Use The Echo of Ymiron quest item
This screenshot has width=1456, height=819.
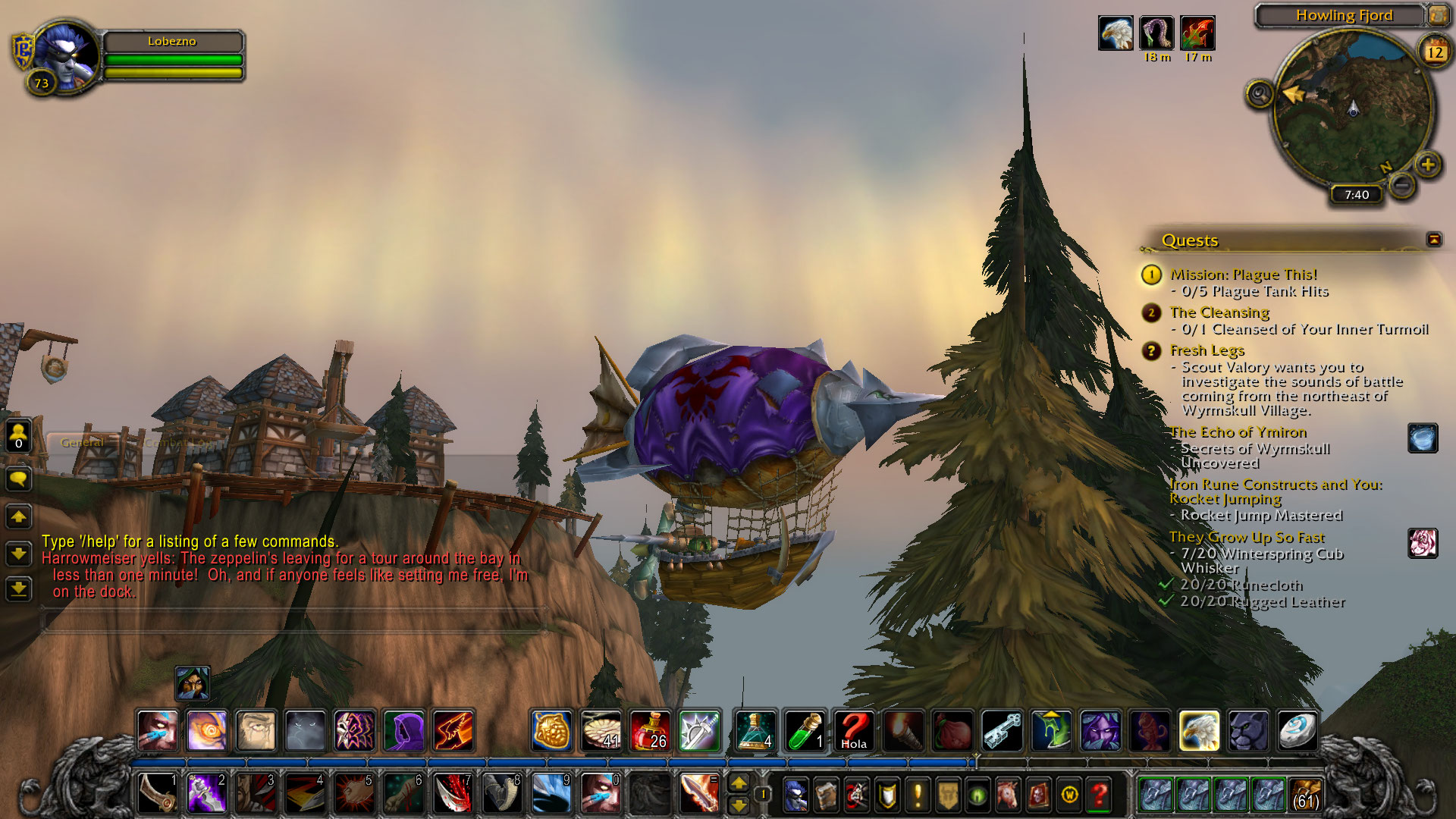(1423, 438)
